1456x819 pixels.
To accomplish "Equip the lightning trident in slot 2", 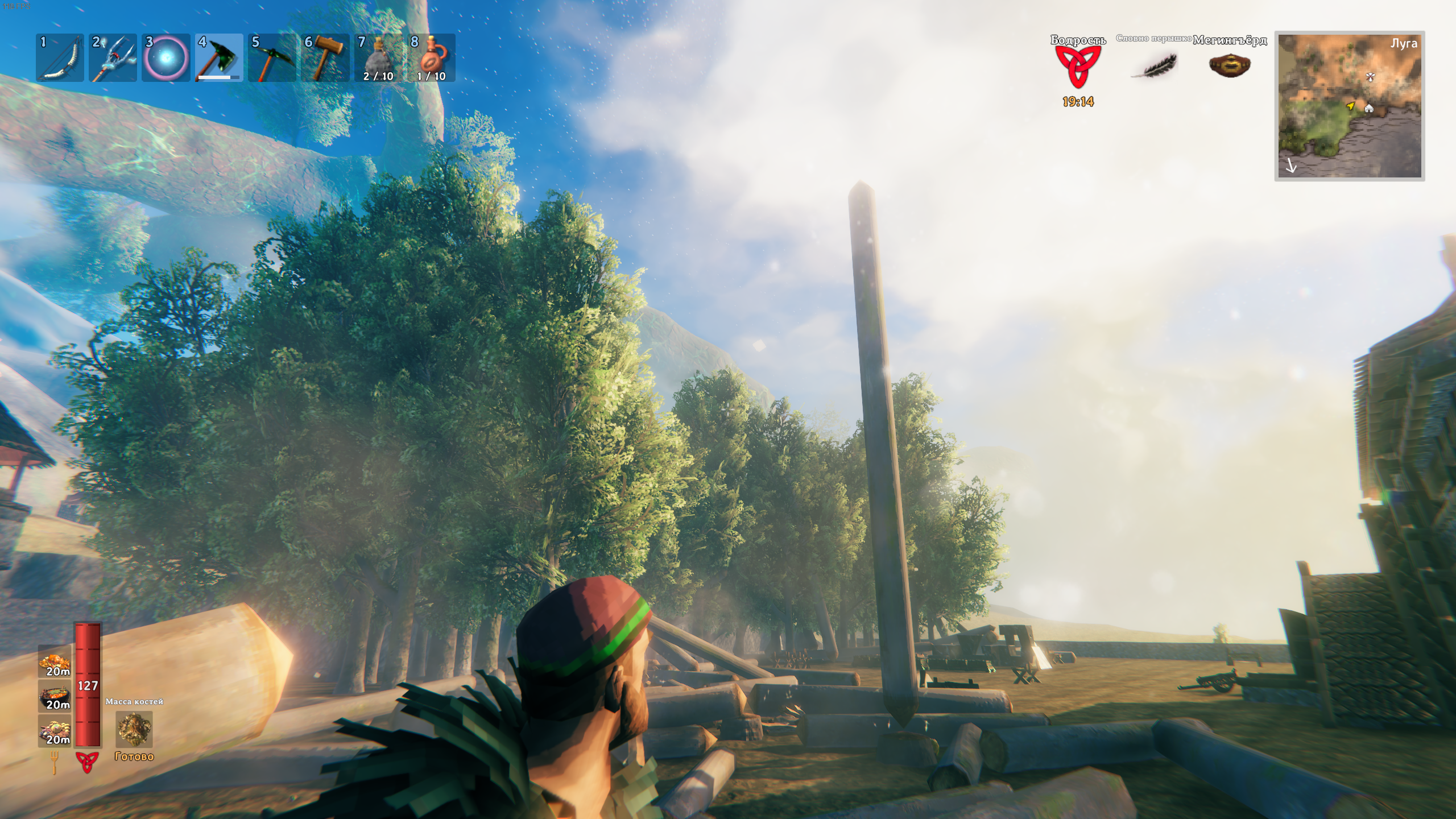I will pyautogui.click(x=113, y=58).
